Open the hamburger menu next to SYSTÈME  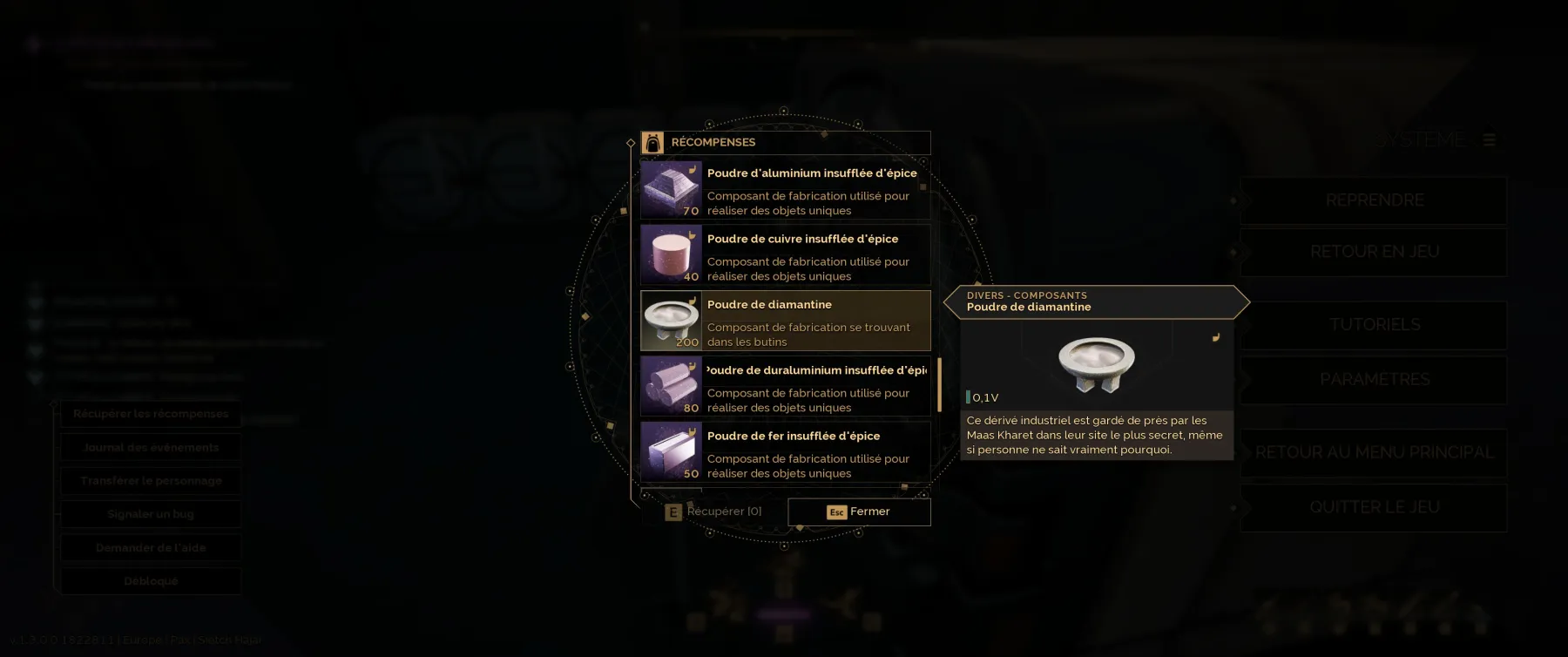(1490, 138)
